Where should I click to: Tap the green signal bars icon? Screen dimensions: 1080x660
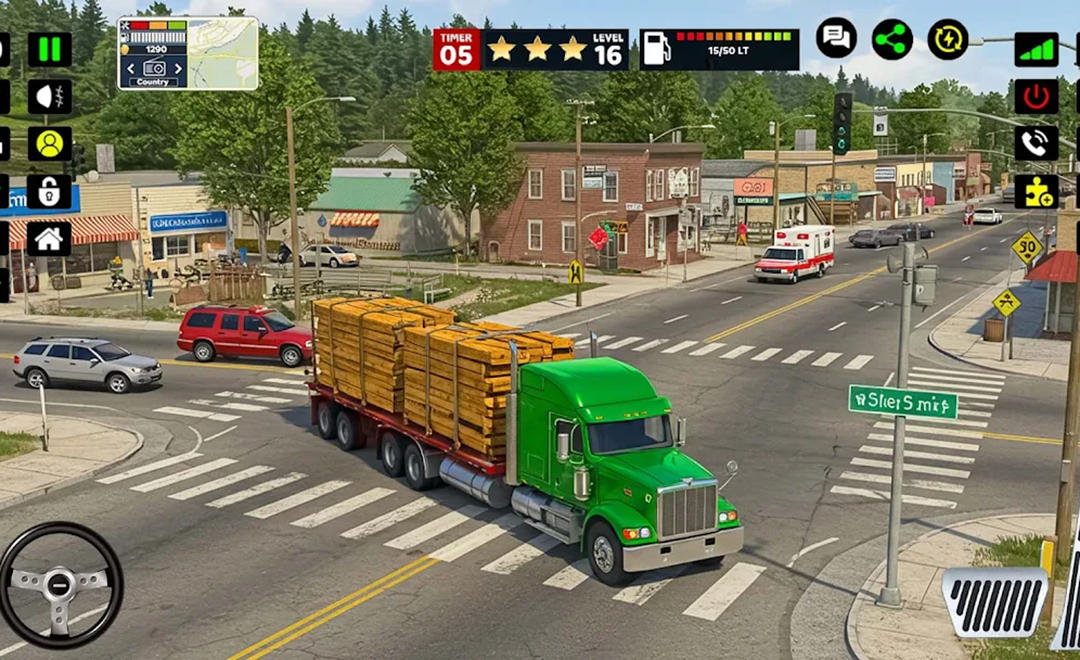point(1036,49)
